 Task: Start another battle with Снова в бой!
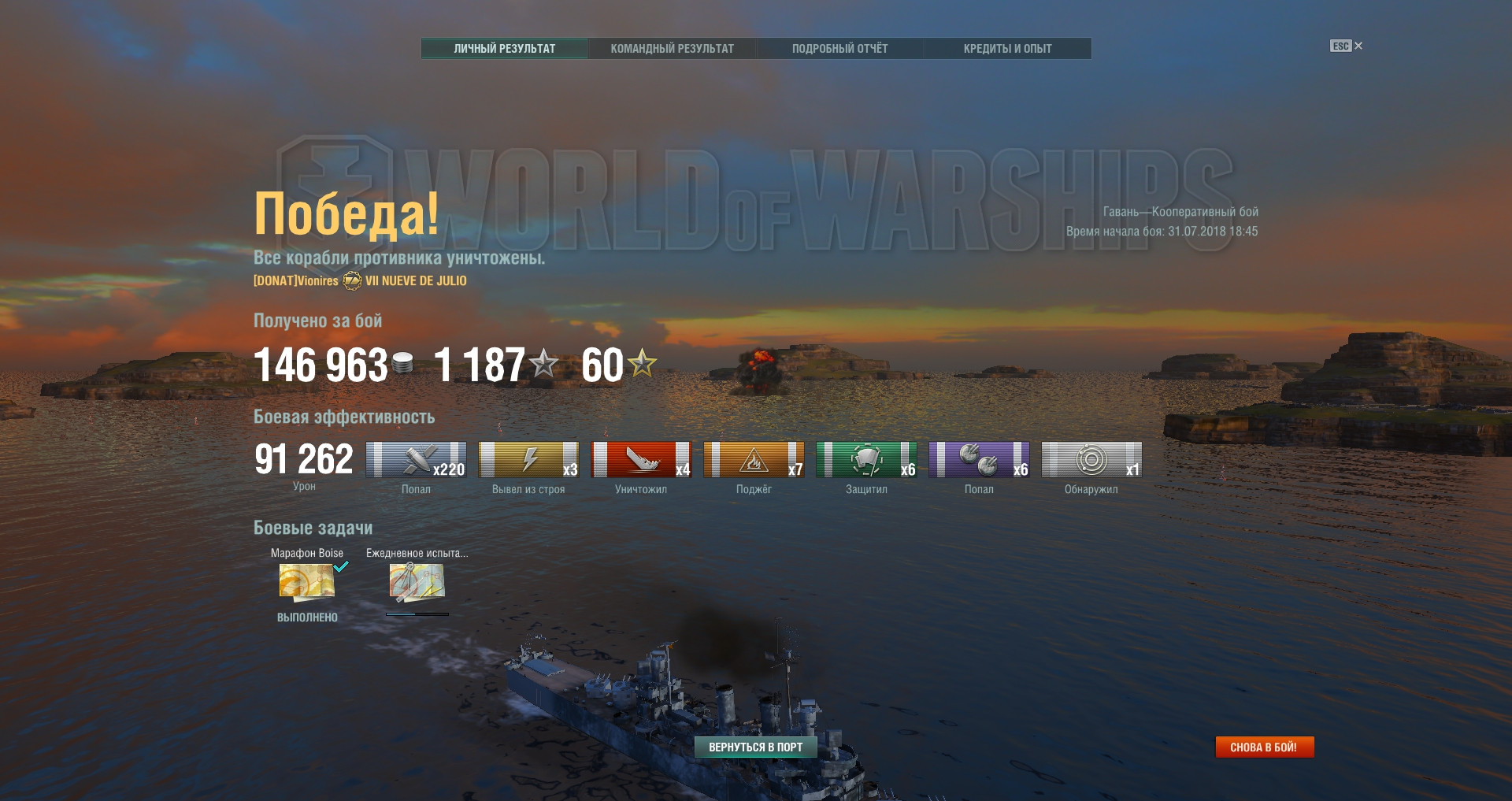[1264, 747]
